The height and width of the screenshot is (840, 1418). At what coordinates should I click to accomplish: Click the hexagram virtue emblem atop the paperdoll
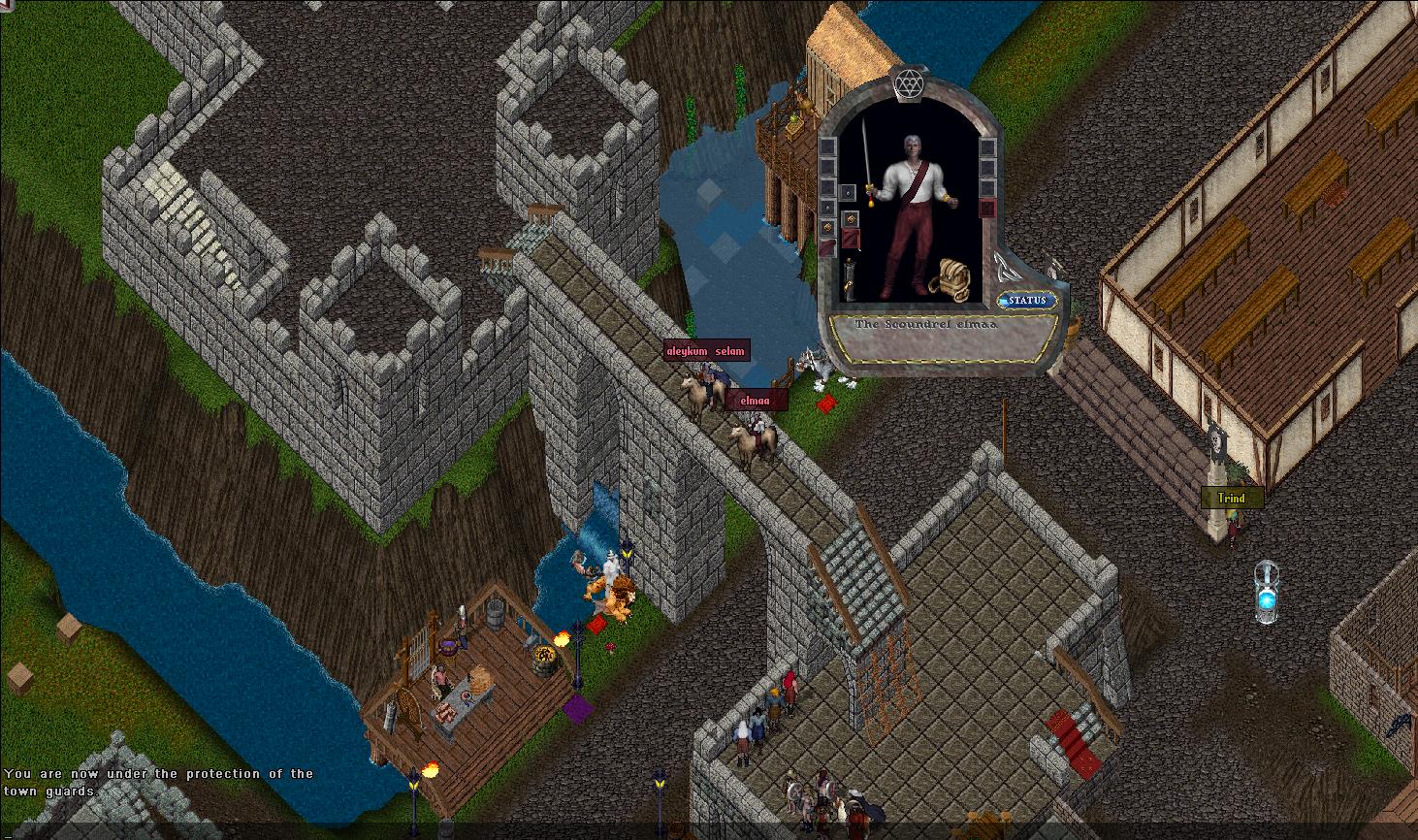point(908,85)
